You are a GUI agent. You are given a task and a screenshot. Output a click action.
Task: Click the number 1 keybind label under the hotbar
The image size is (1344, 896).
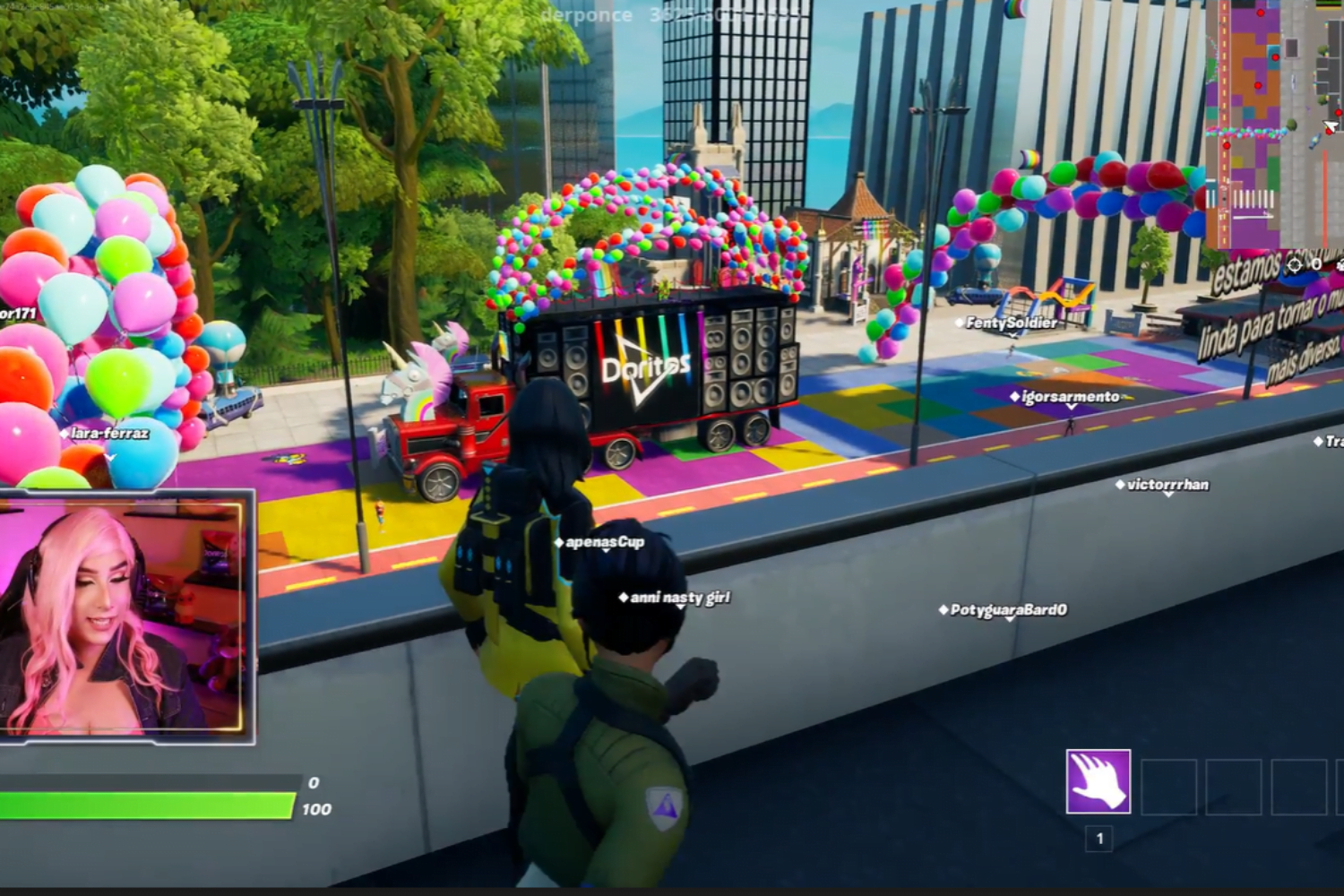[1098, 838]
